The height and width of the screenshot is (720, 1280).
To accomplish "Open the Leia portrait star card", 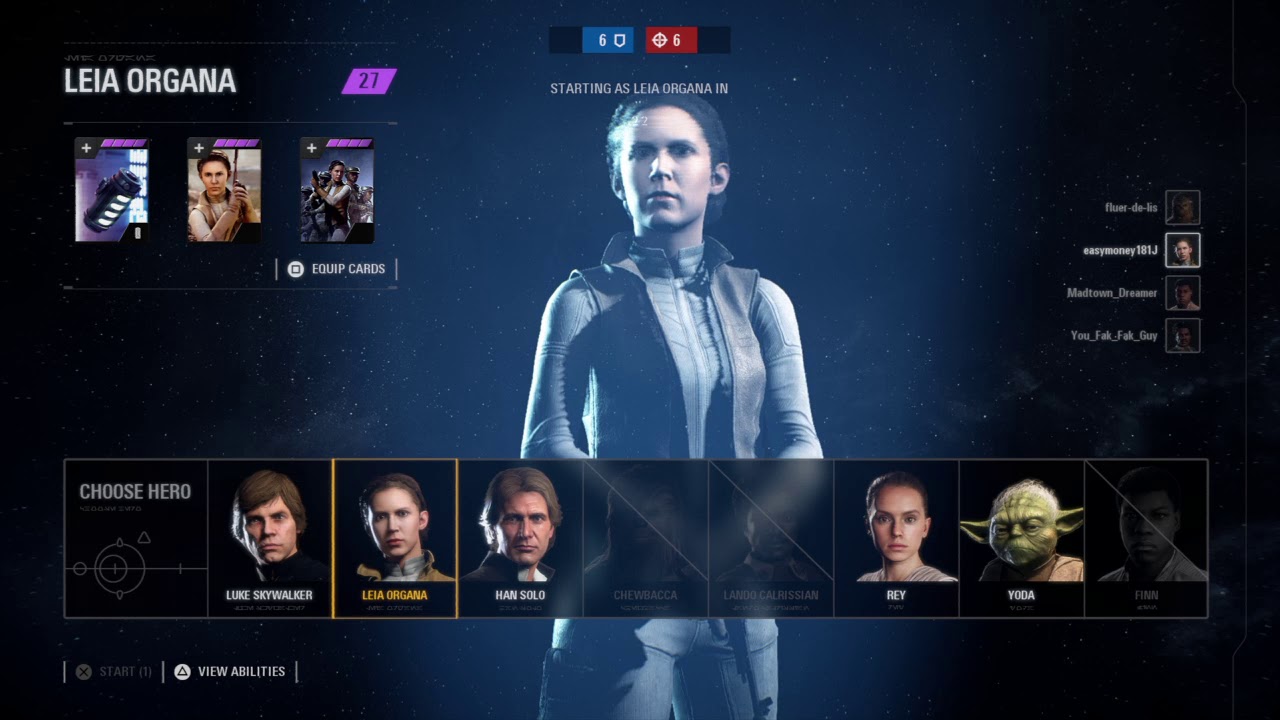I will pyautogui.click(x=224, y=190).
